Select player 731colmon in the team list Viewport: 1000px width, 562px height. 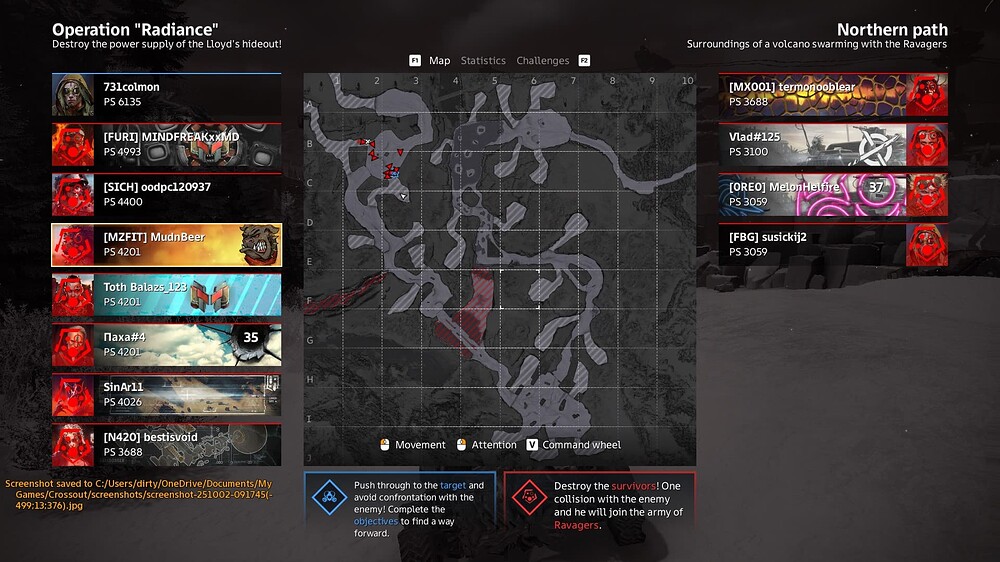[x=166, y=95]
